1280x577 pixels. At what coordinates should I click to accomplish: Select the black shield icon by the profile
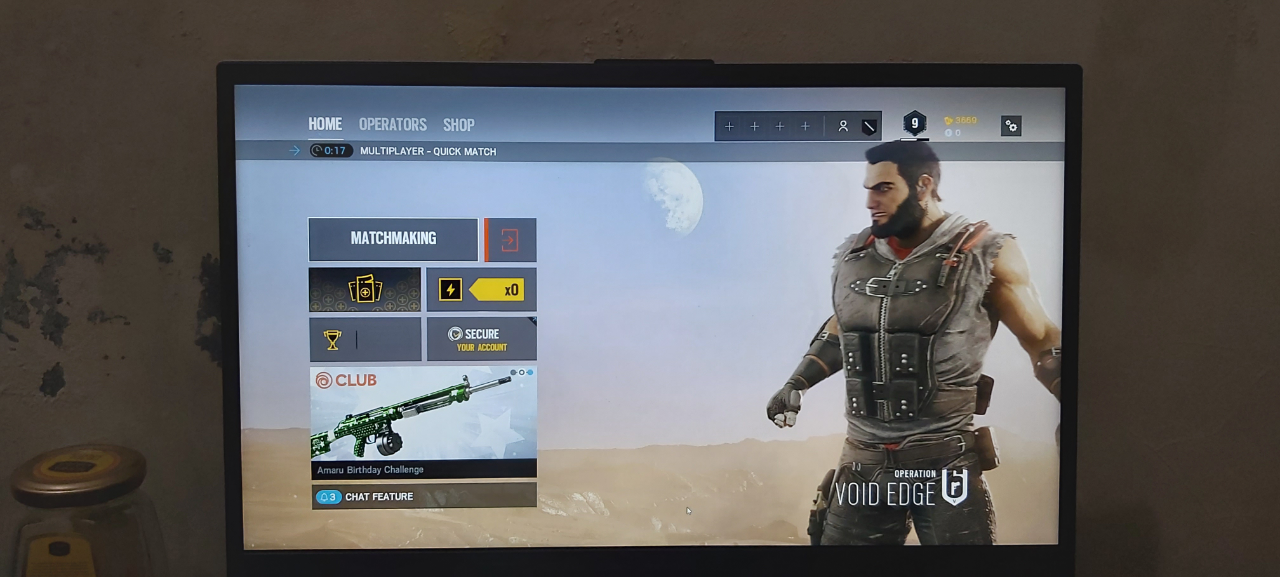[x=869, y=126]
